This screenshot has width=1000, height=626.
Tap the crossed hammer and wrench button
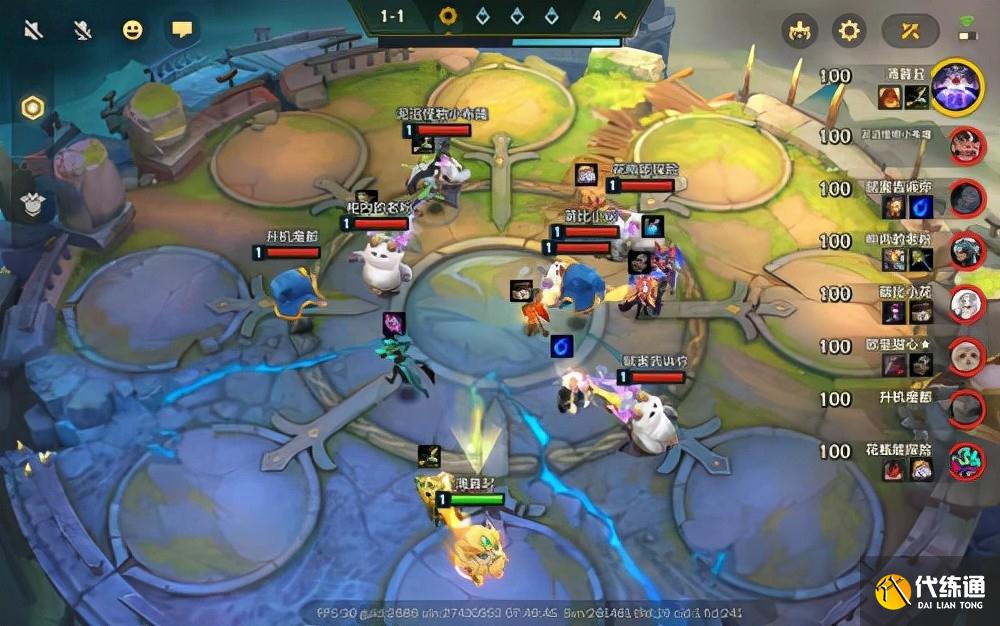coord(909,31)
